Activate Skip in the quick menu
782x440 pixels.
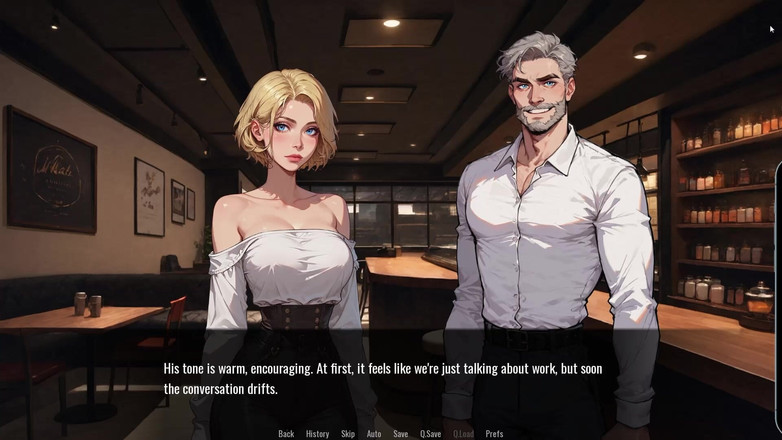coord(348,434)
